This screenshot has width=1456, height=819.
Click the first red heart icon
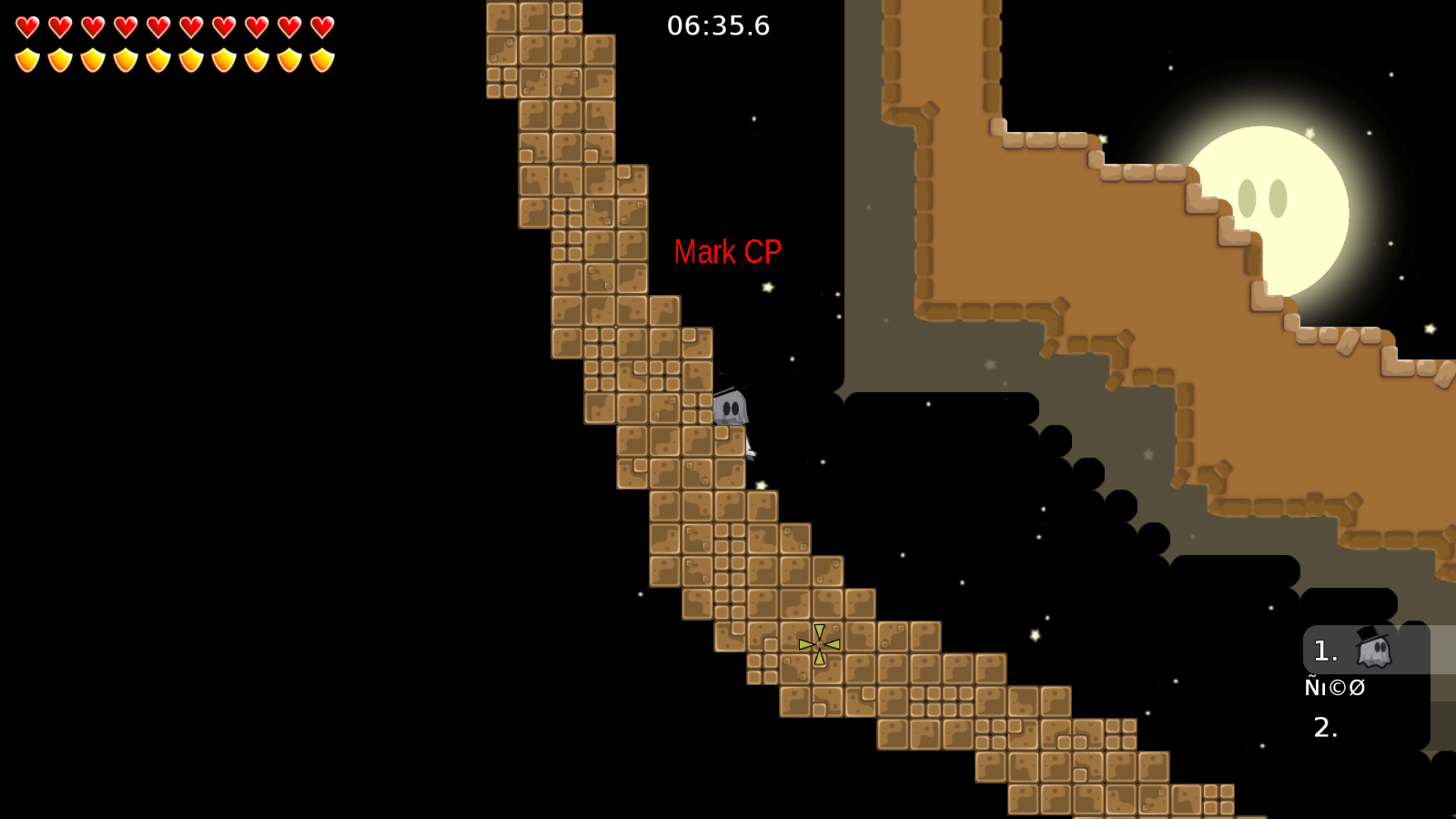(x=27, y=25)
